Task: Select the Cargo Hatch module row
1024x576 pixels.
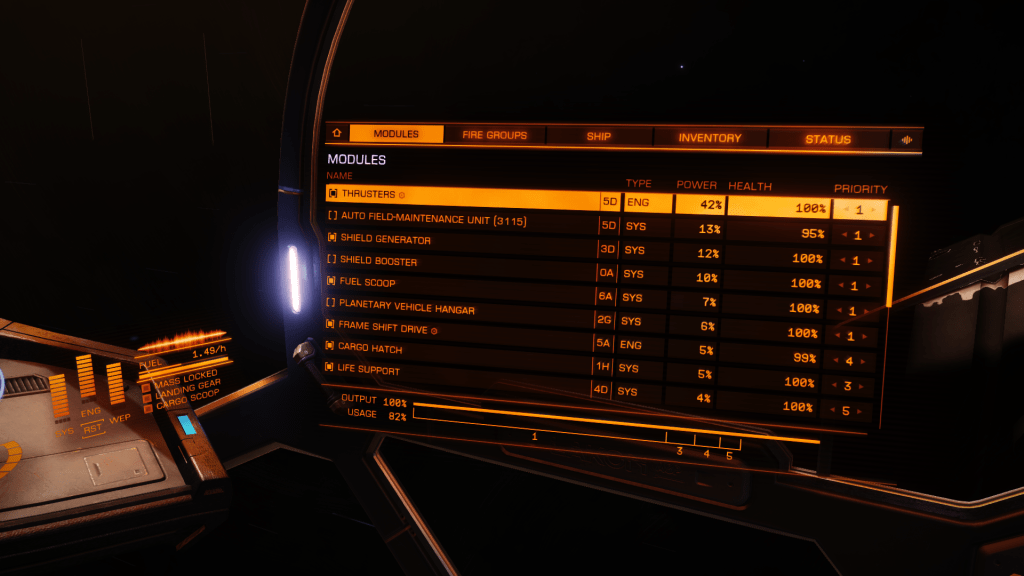Action: coord(460,349)
